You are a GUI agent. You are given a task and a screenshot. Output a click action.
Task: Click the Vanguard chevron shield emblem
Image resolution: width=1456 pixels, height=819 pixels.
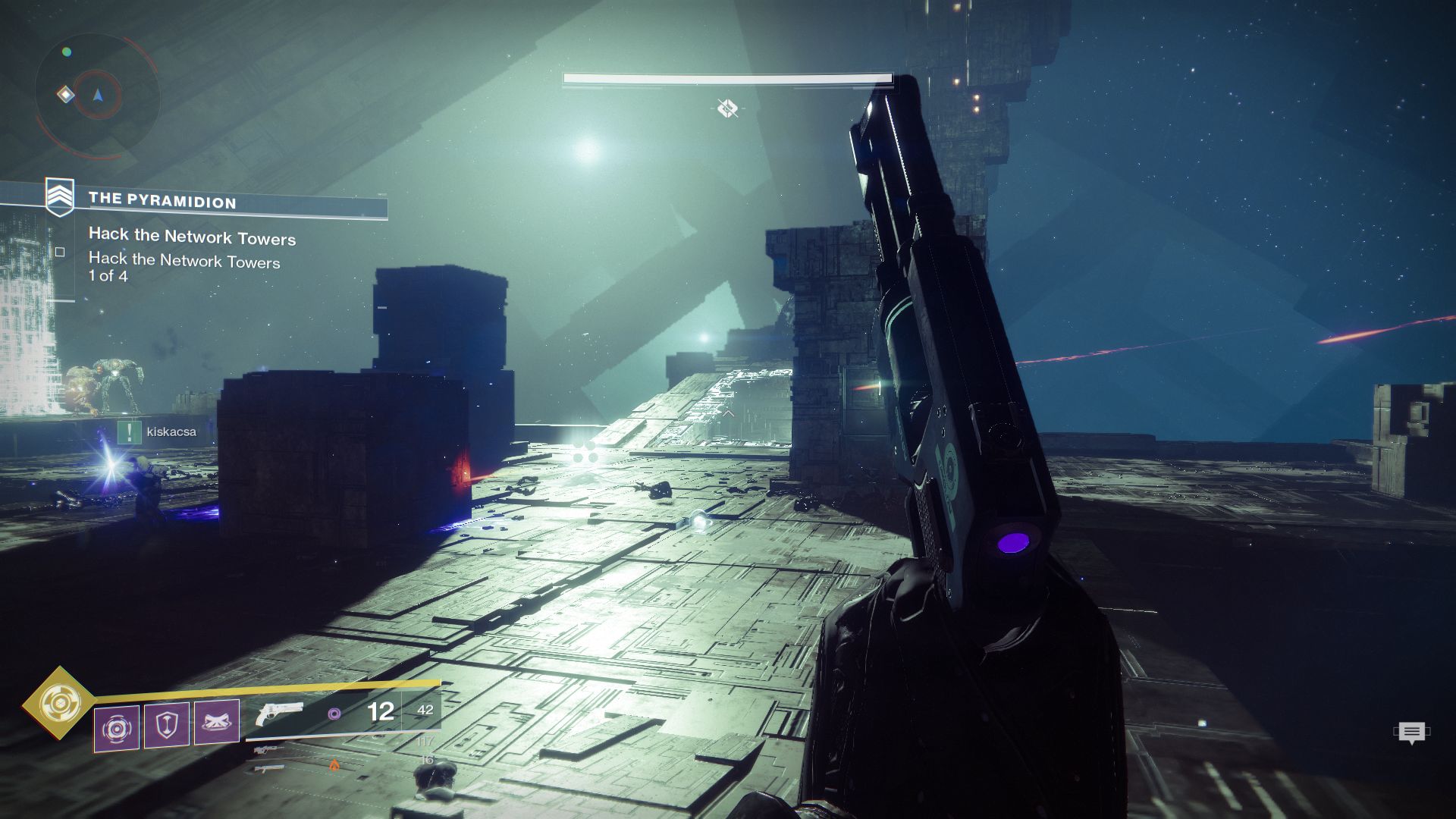tap(60, 196)
